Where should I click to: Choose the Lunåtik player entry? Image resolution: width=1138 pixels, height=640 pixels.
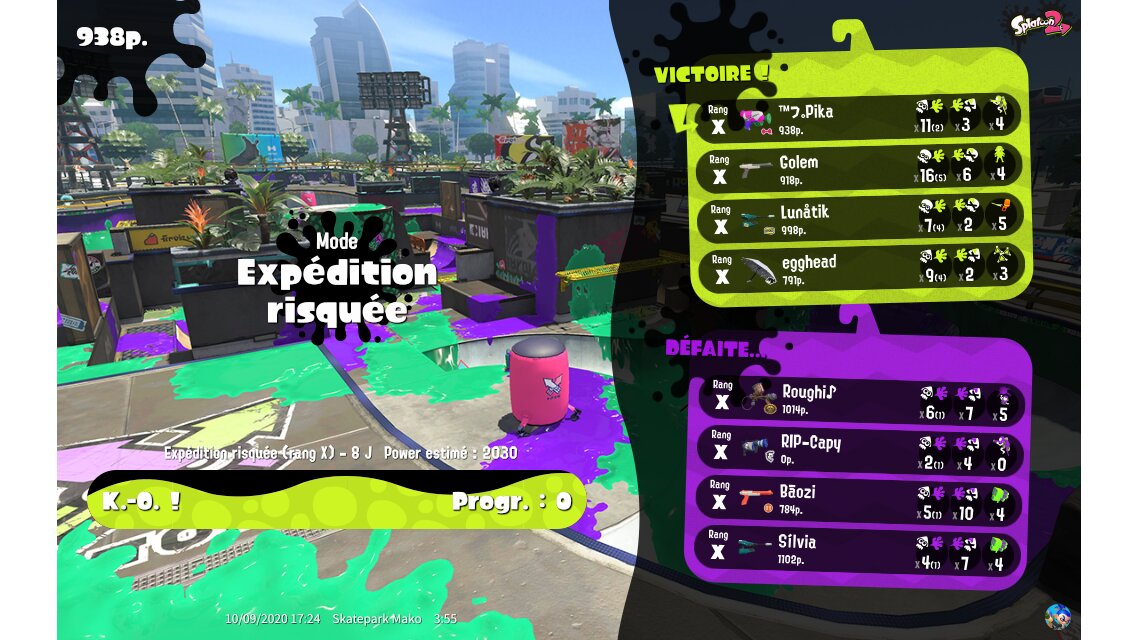tap(858, 218)
